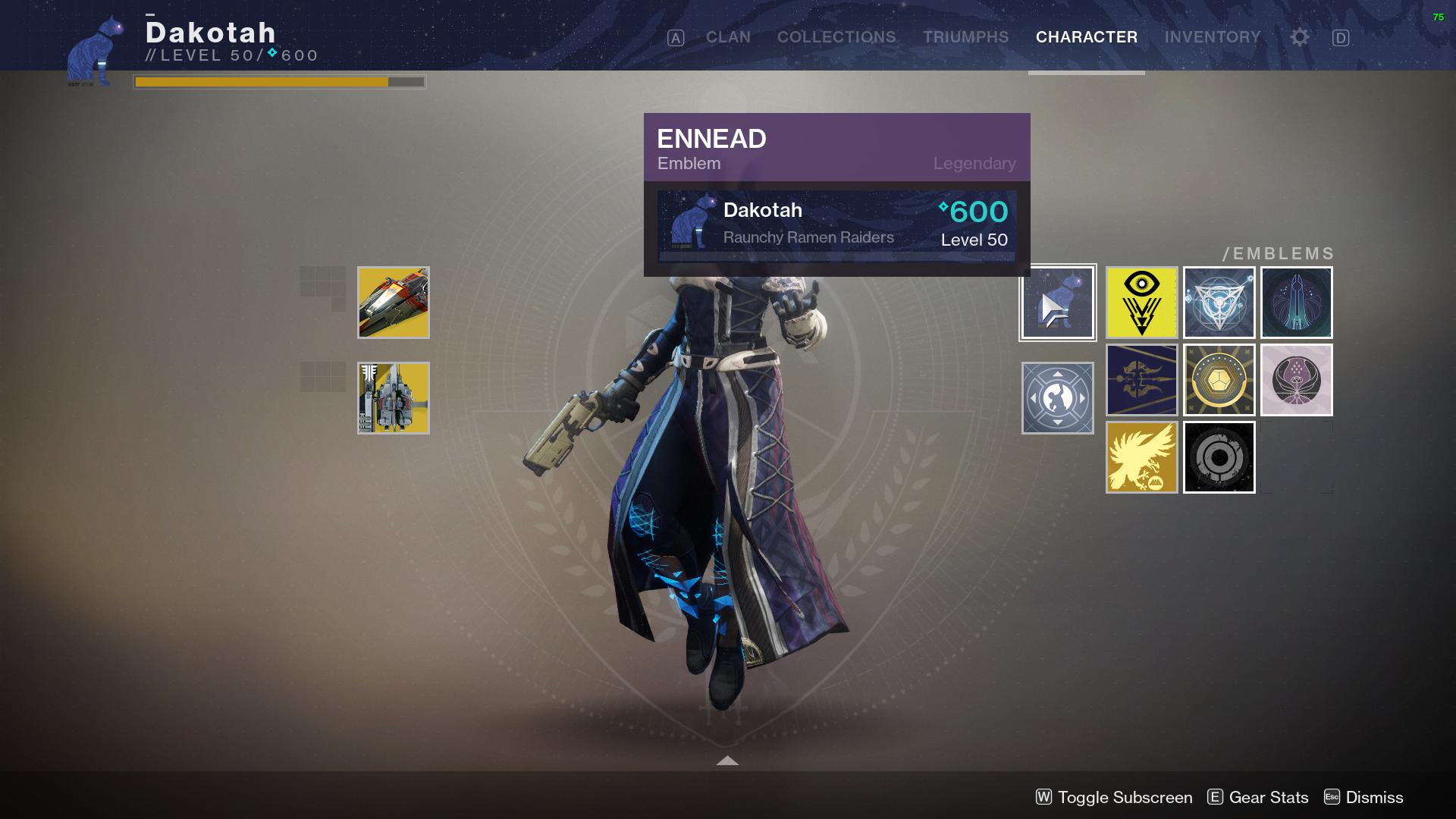Toggle the subscreen with the W option
Image resolution: width=1456 pixels, height=819 pixels.
tap(1113, 797)
